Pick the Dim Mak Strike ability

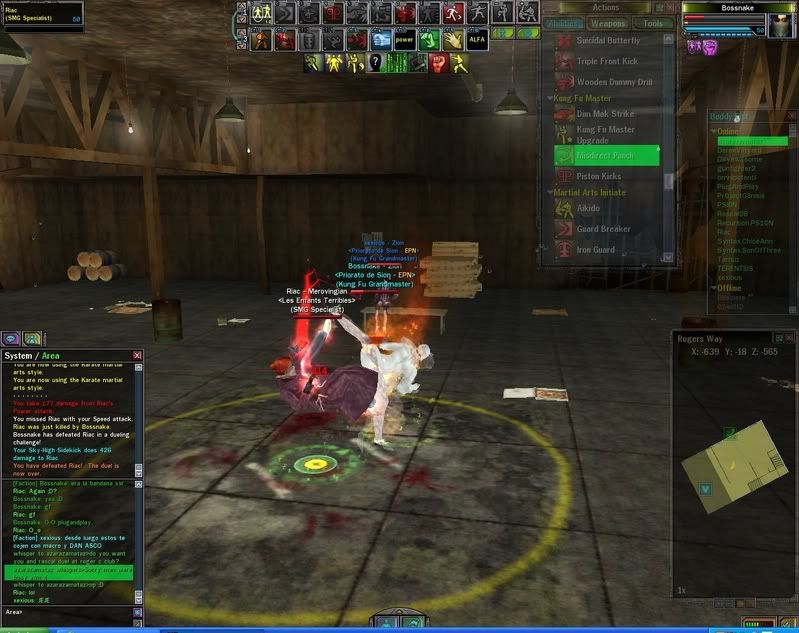click(x=605, y=114)
